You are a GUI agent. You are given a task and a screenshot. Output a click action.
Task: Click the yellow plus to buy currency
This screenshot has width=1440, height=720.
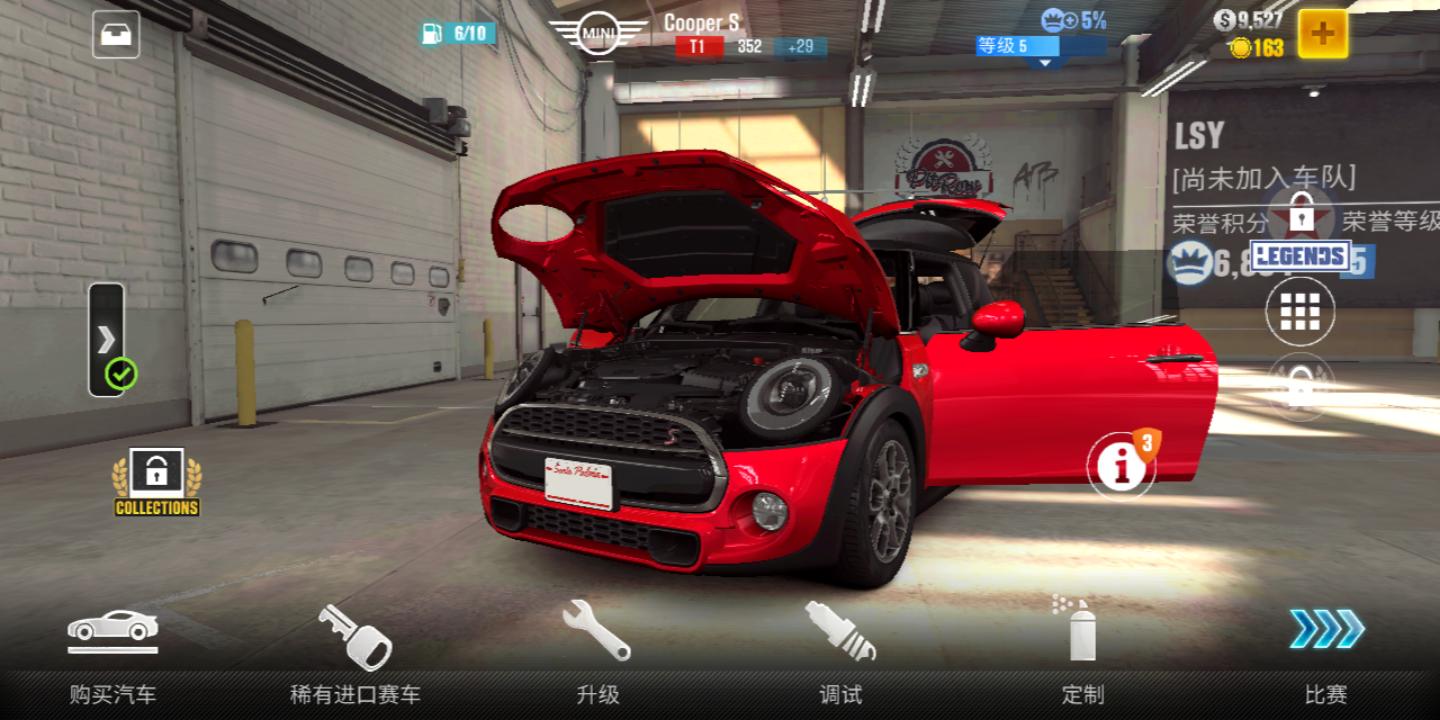pyautogui.click(x=1322, y=34)
